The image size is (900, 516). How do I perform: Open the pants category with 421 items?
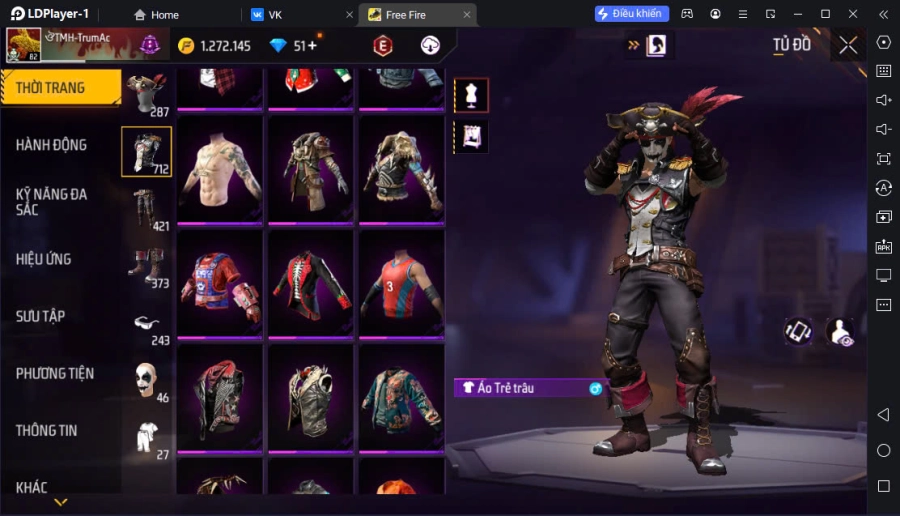coord(146,209)
